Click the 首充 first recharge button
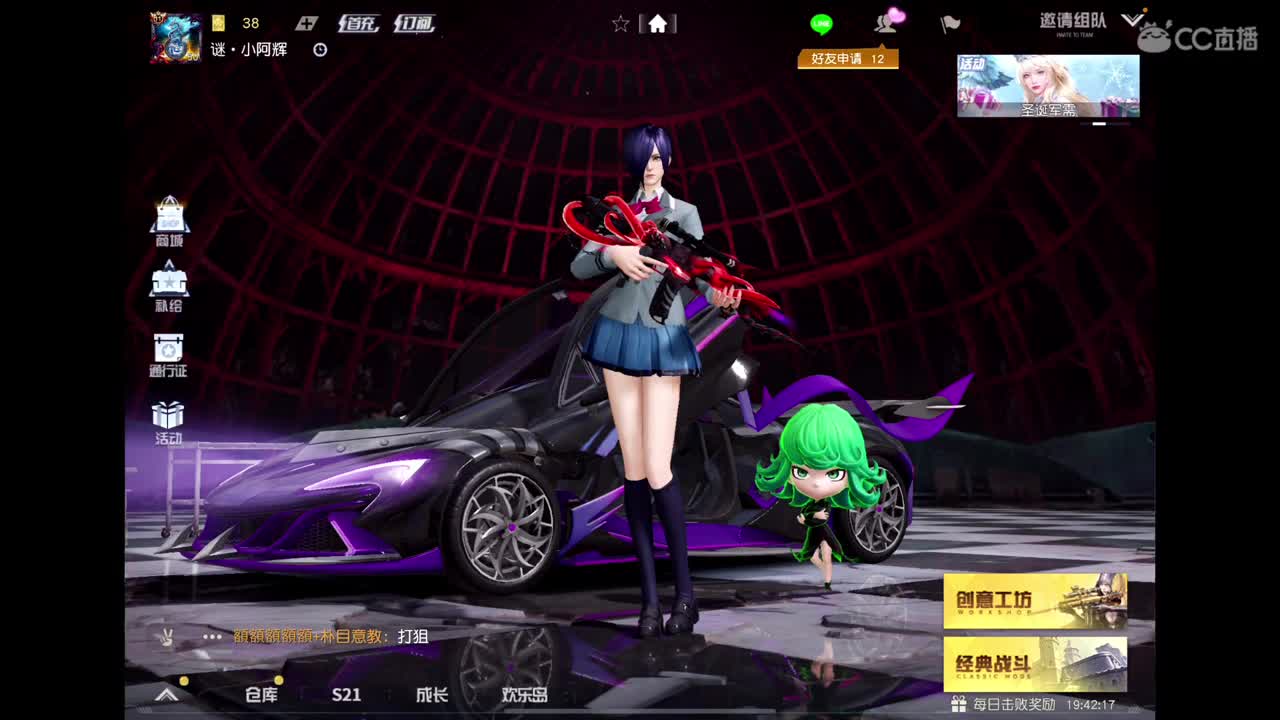This screenshot has height=720, width=1280. coord(358,22)
